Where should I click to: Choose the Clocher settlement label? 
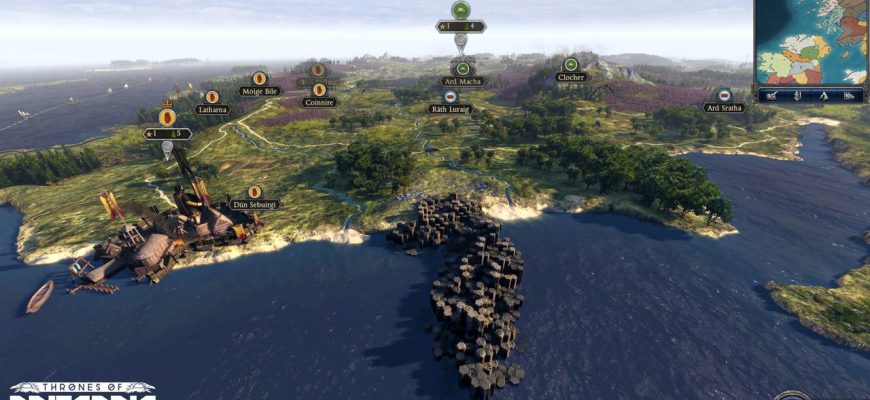click(571, 77)
